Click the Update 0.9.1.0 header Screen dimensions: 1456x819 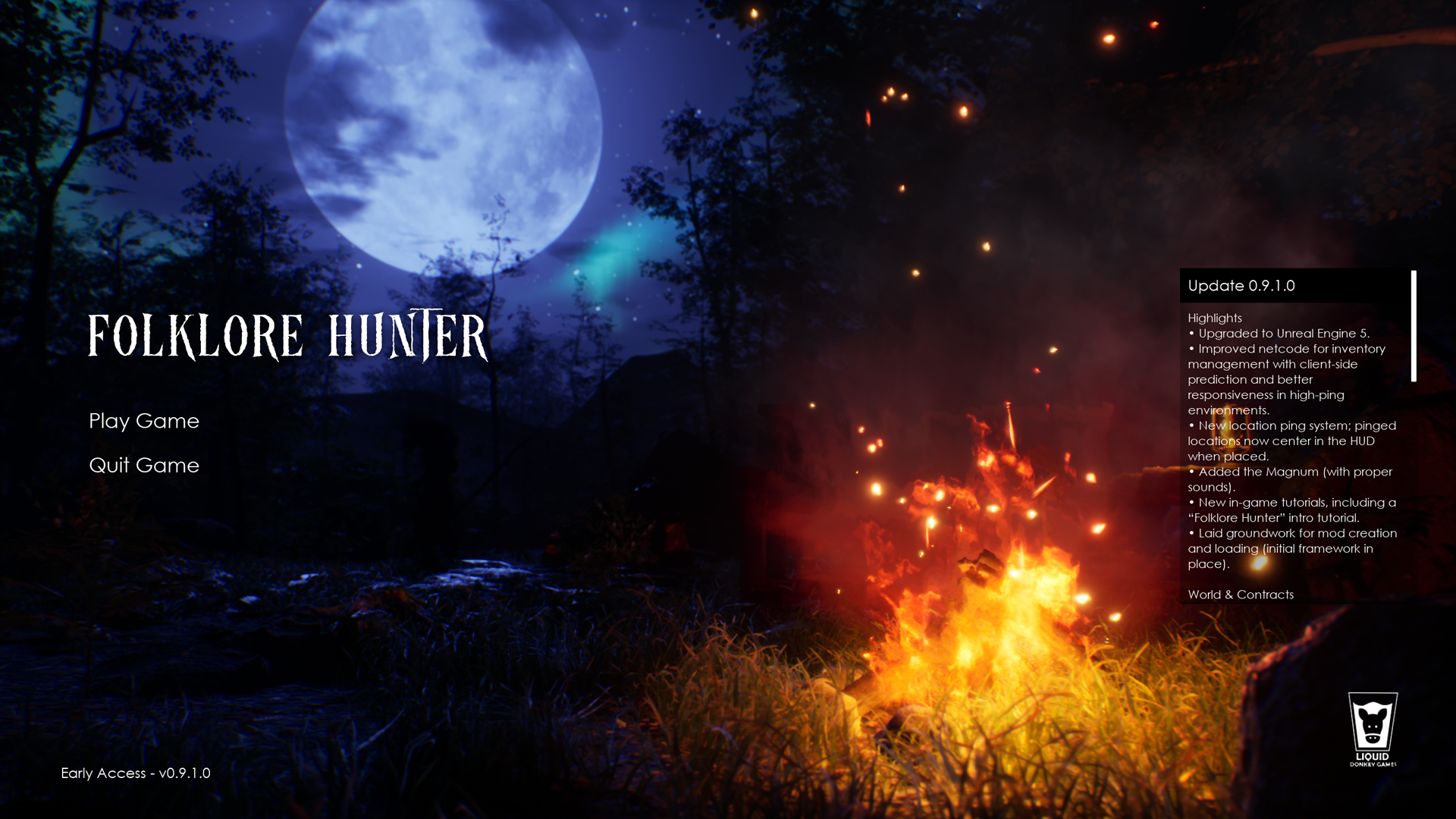1241,287
